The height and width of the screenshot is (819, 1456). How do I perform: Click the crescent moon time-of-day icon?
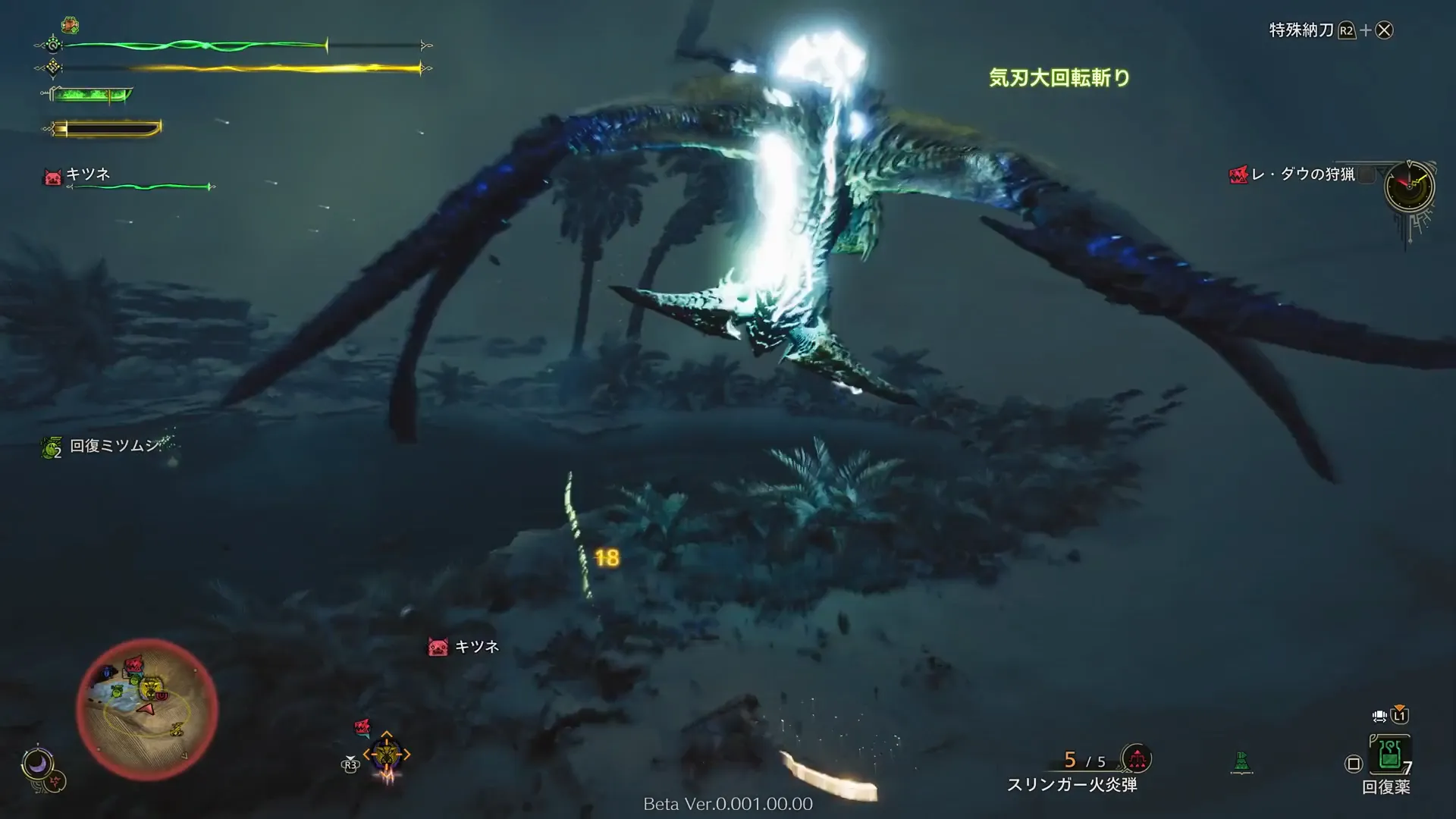tap(36, 763)
